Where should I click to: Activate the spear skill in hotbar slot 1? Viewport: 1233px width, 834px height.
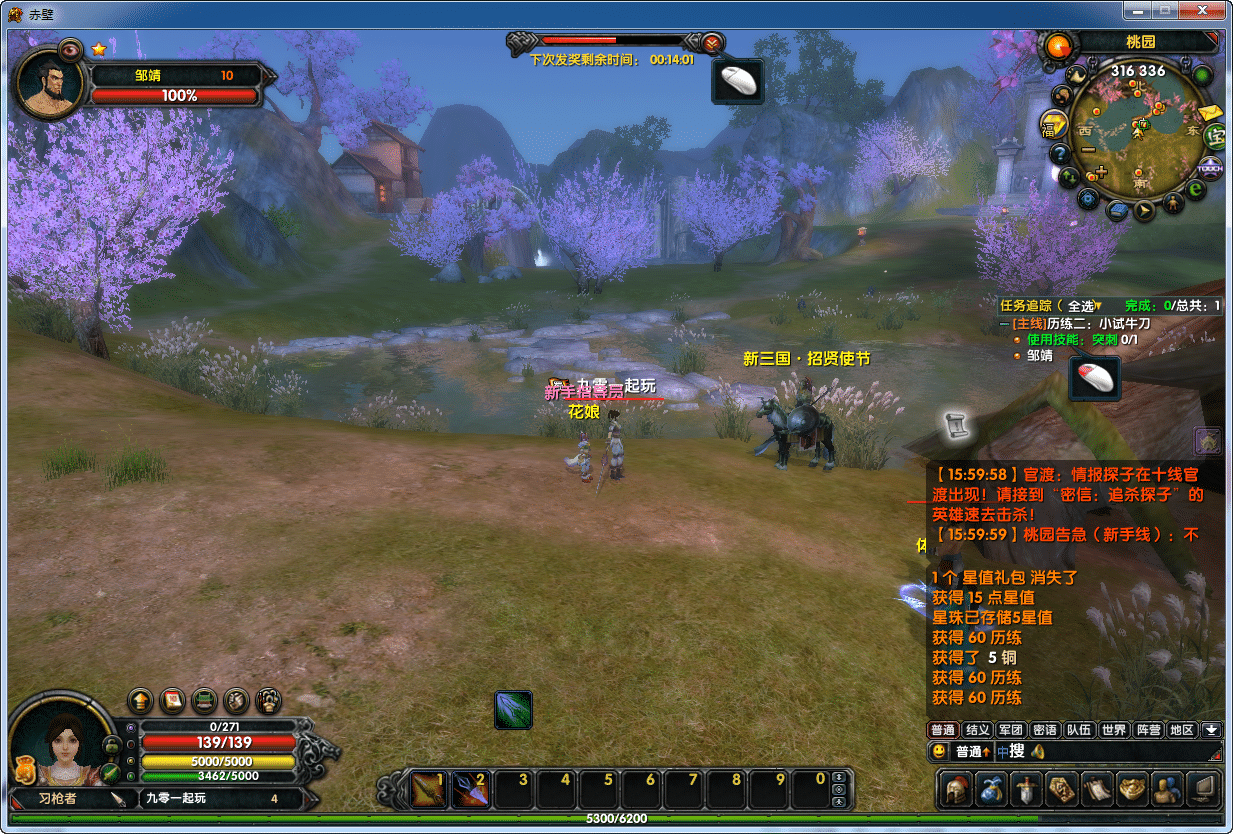430,790
